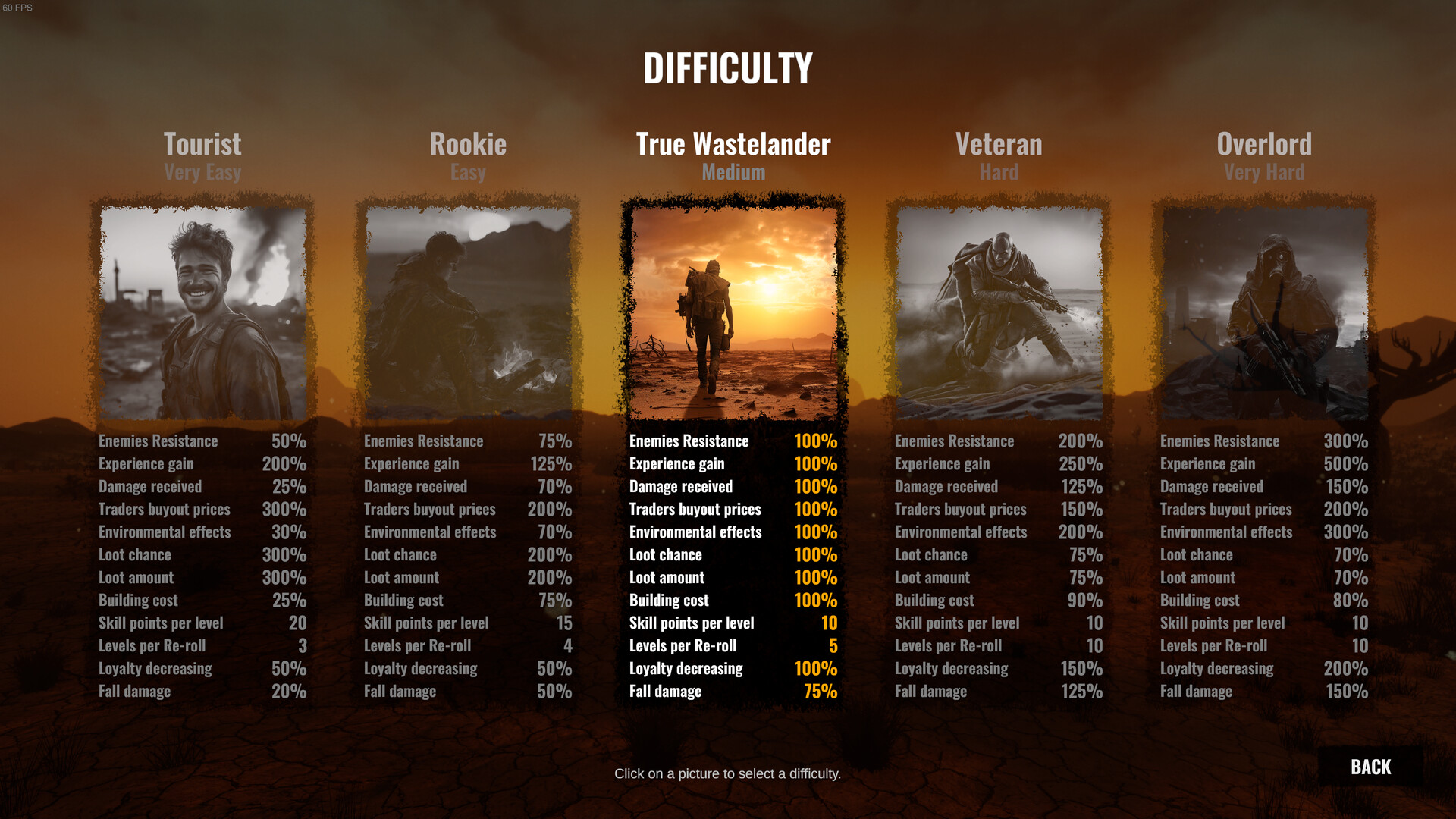Select the Veteran header label
1456x819 pixels.
pos(999,144)
